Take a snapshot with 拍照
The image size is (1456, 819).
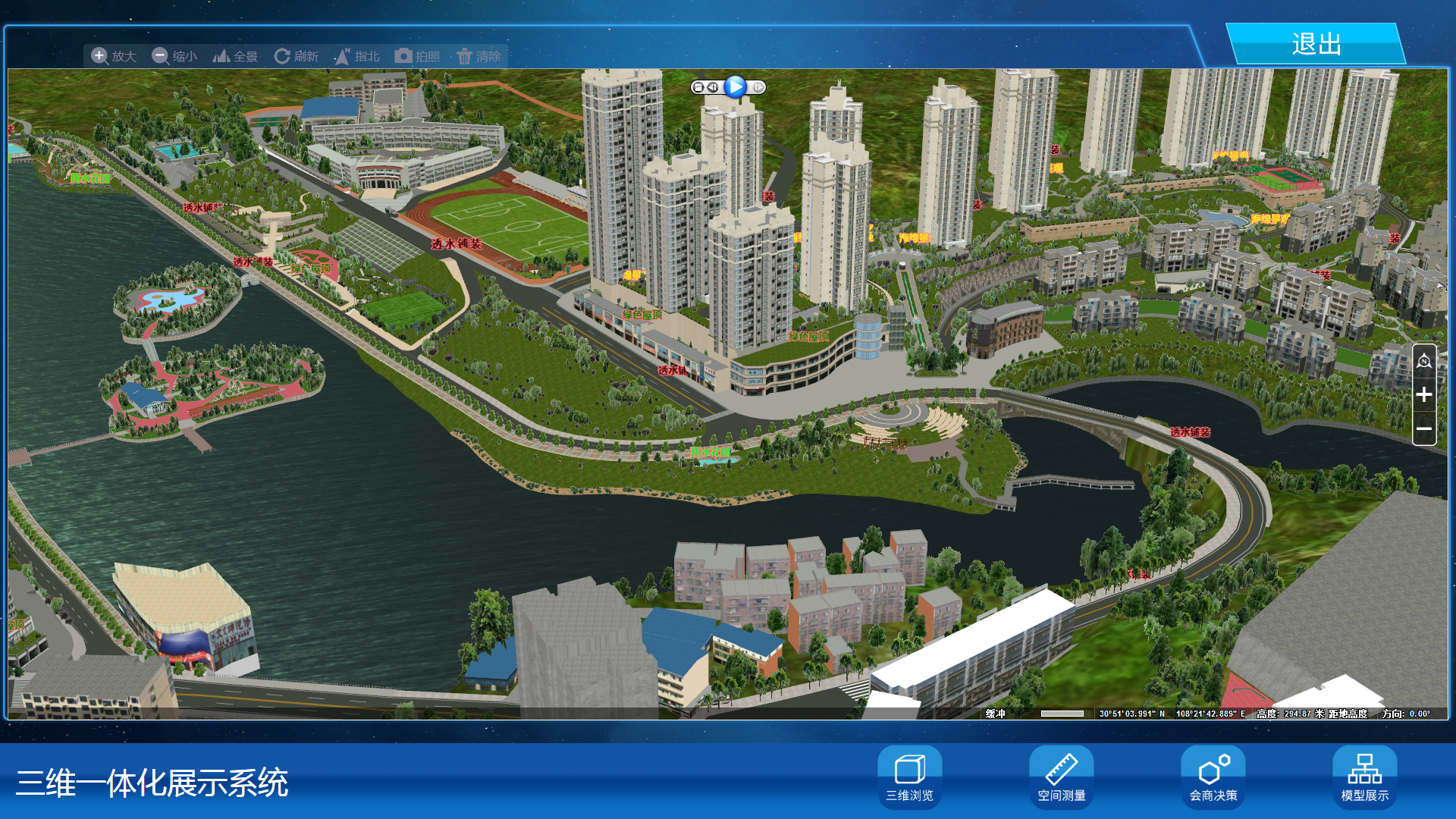(x=417, y=56)
